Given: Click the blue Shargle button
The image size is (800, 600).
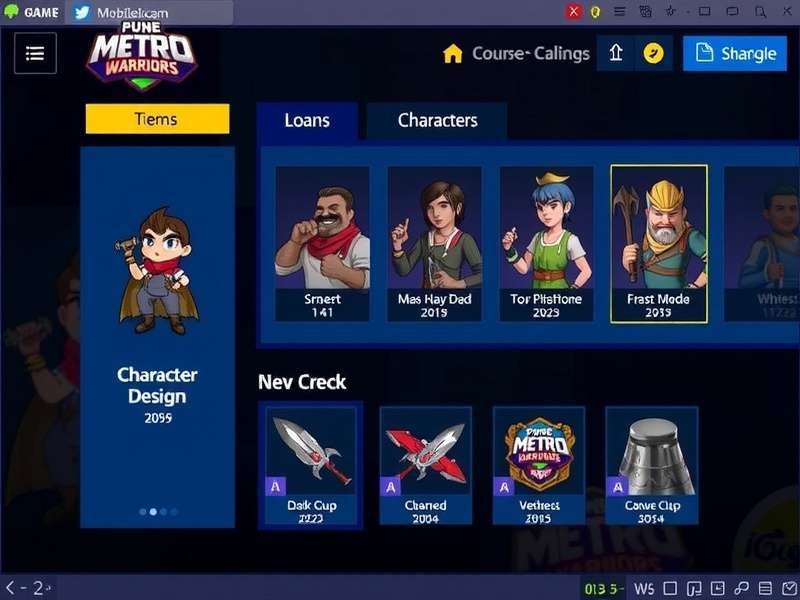Looking at the screenshot, I should coord(735,54).
